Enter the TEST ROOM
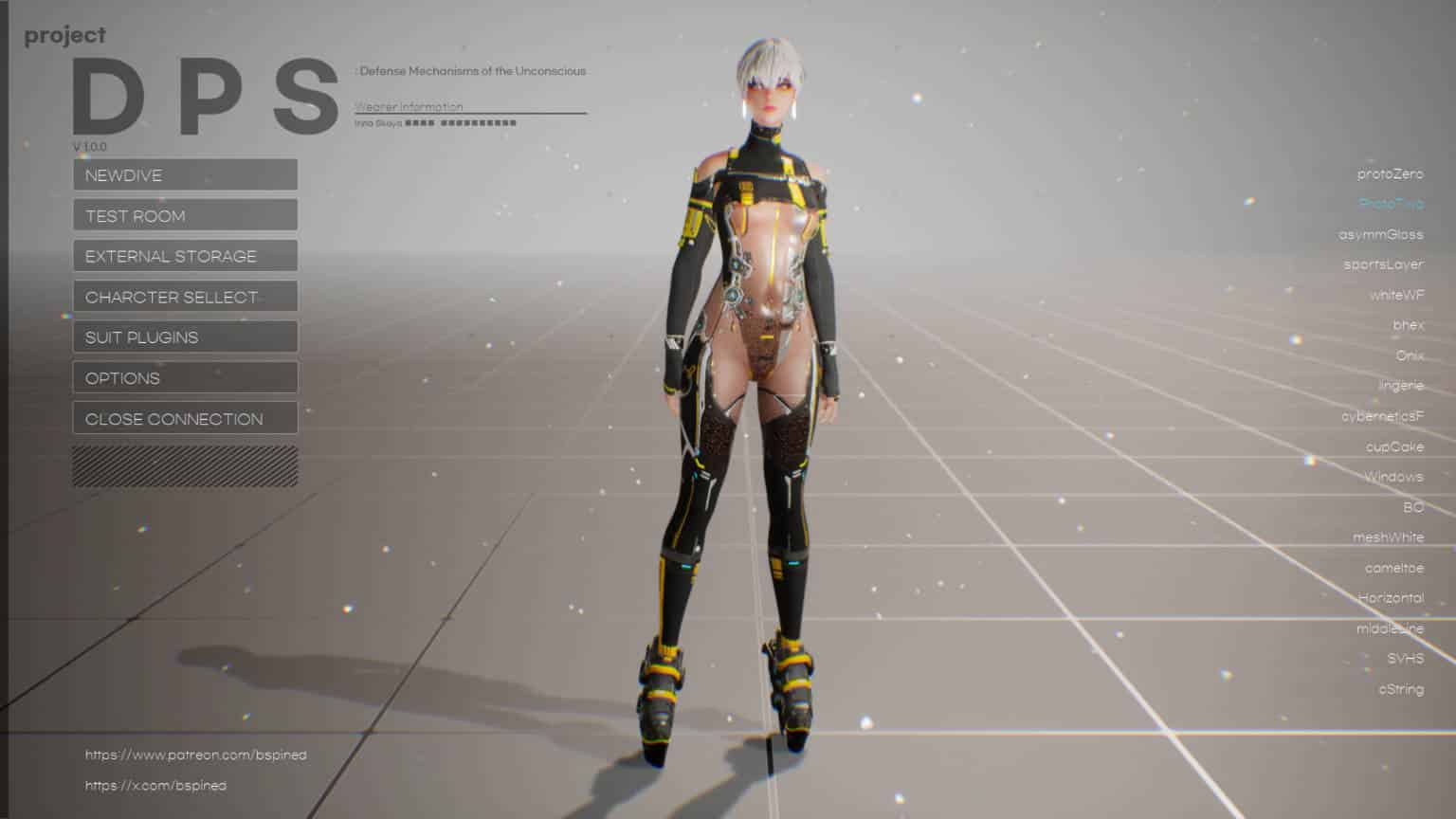The width and height of the screenshot is (1456, 819). pos(185,216)
